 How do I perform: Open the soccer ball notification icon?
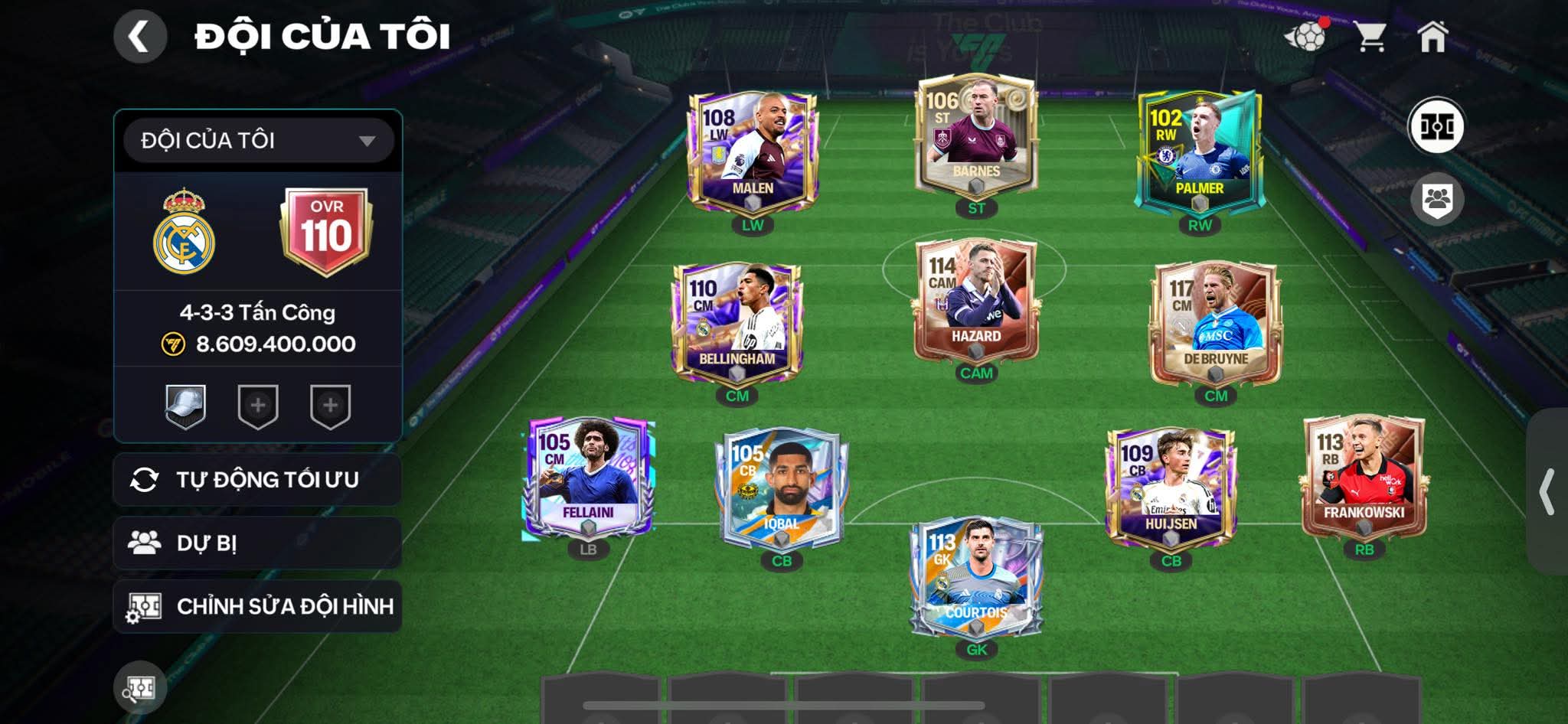click(x=1306, y=36)
